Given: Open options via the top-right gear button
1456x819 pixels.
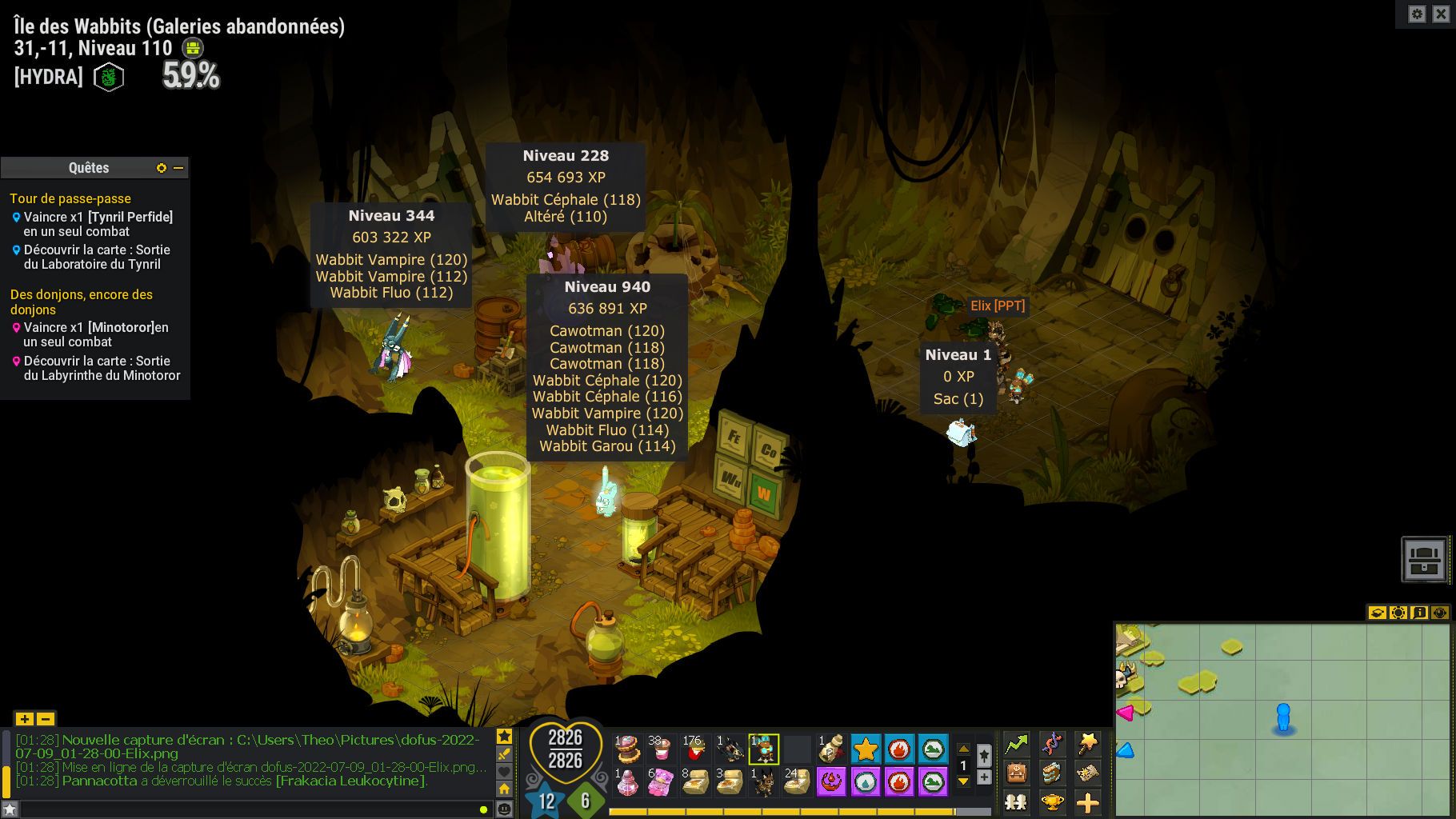Looking at the screenshot, I should [1417, 14].
